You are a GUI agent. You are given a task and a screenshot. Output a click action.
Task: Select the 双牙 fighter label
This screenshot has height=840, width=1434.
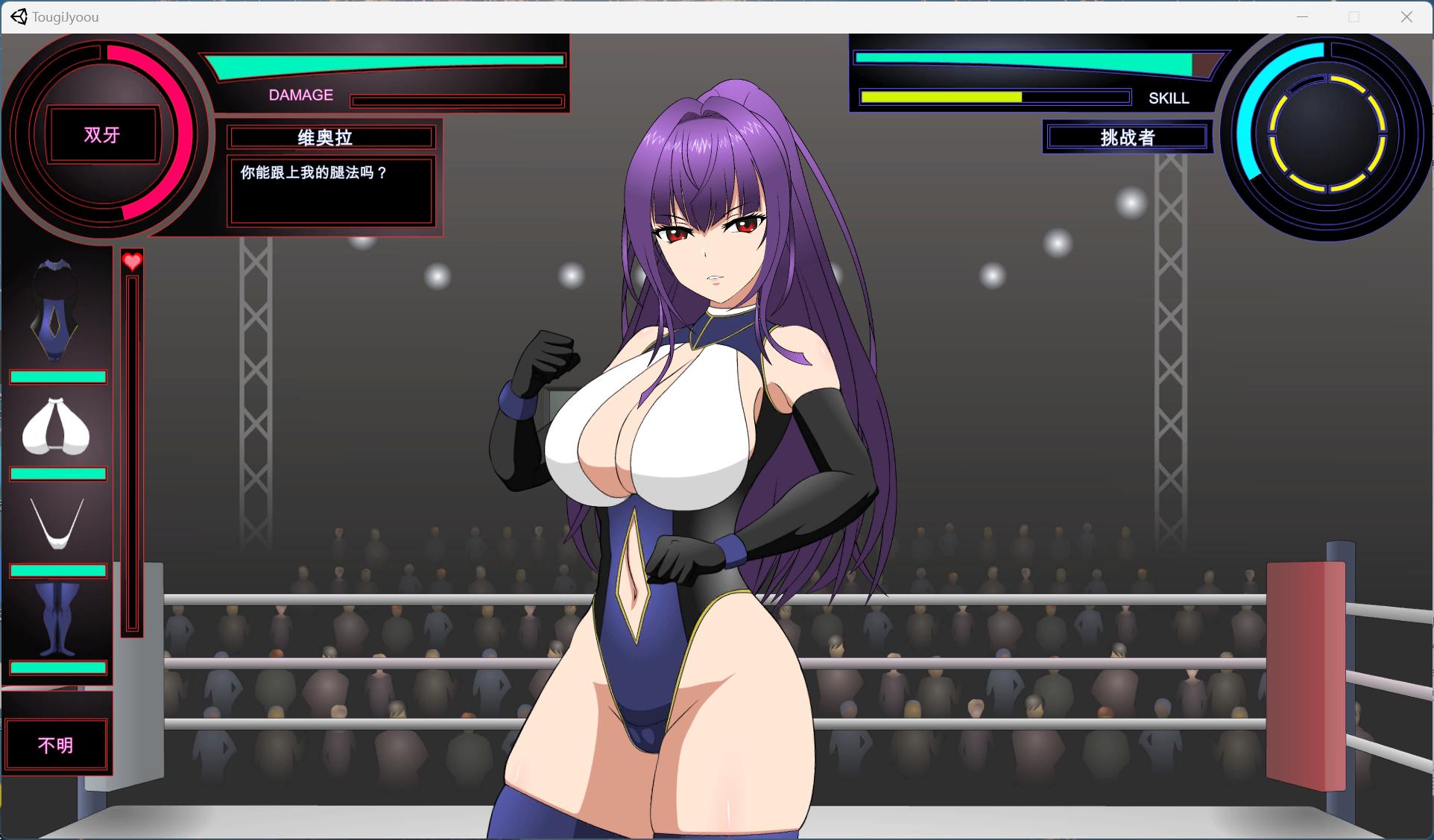(x=101, y=135)
